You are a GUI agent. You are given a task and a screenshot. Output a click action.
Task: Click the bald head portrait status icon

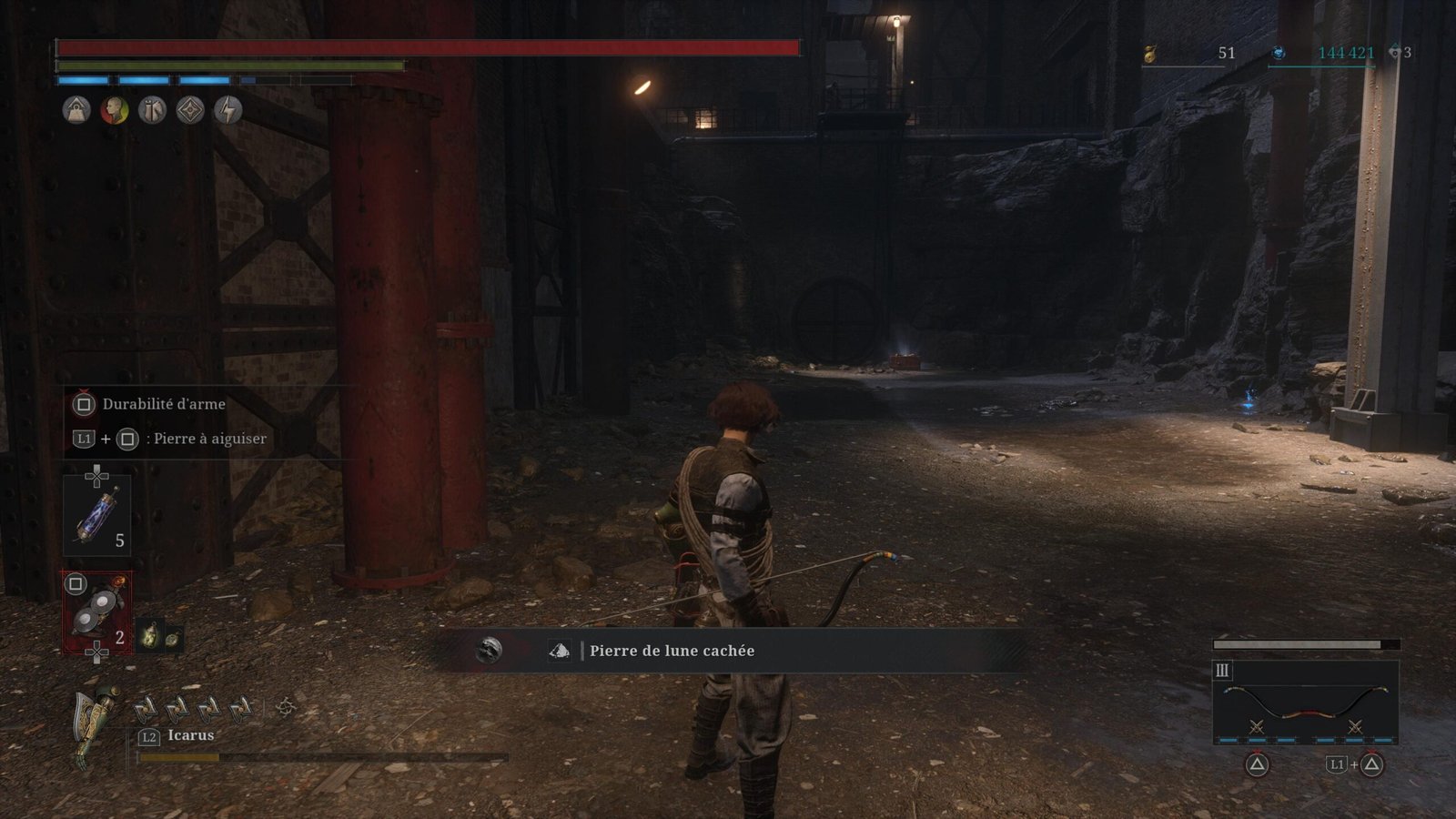click(x=115, y=111)
